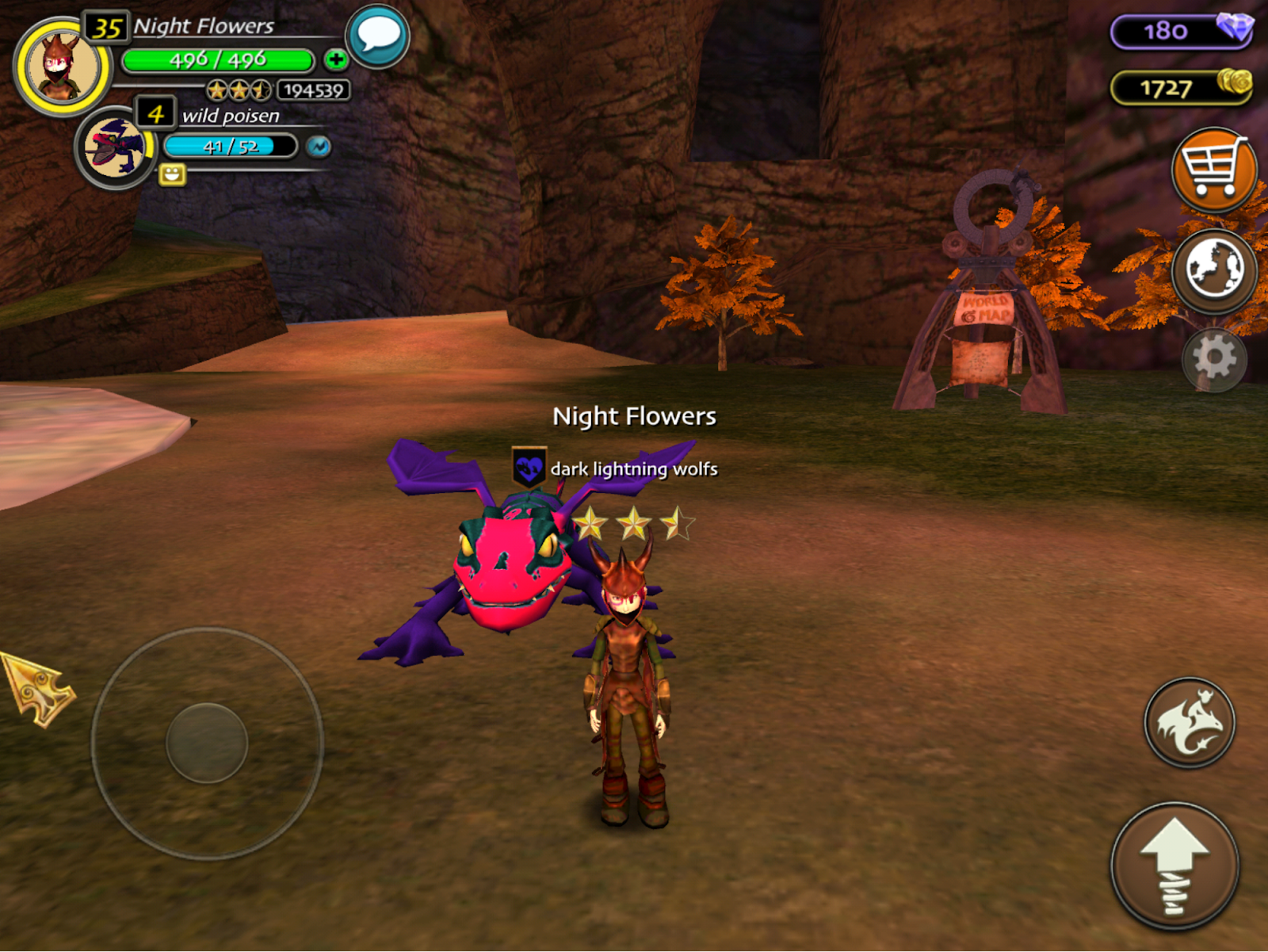This screenshot has width=1268, height=952.
Task: Tap the dragon energy lightning icon
Action: point(319,147)
